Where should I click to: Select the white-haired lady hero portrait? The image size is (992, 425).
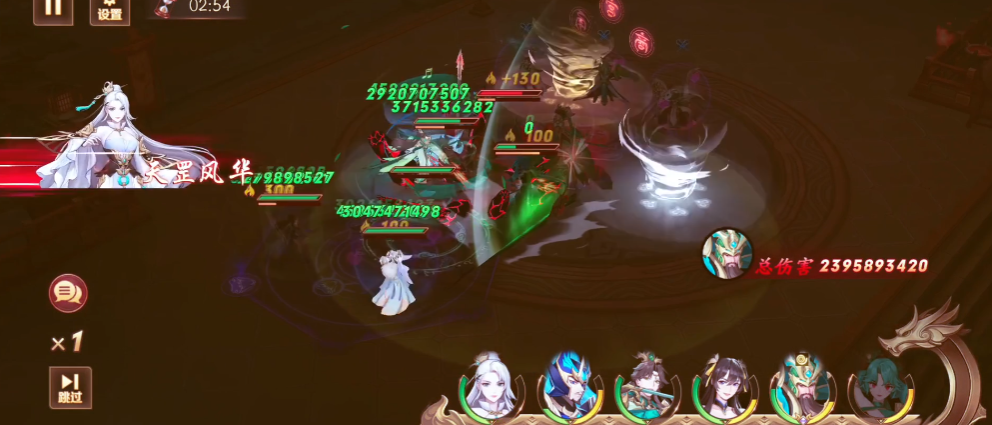(x=488, y=387)
